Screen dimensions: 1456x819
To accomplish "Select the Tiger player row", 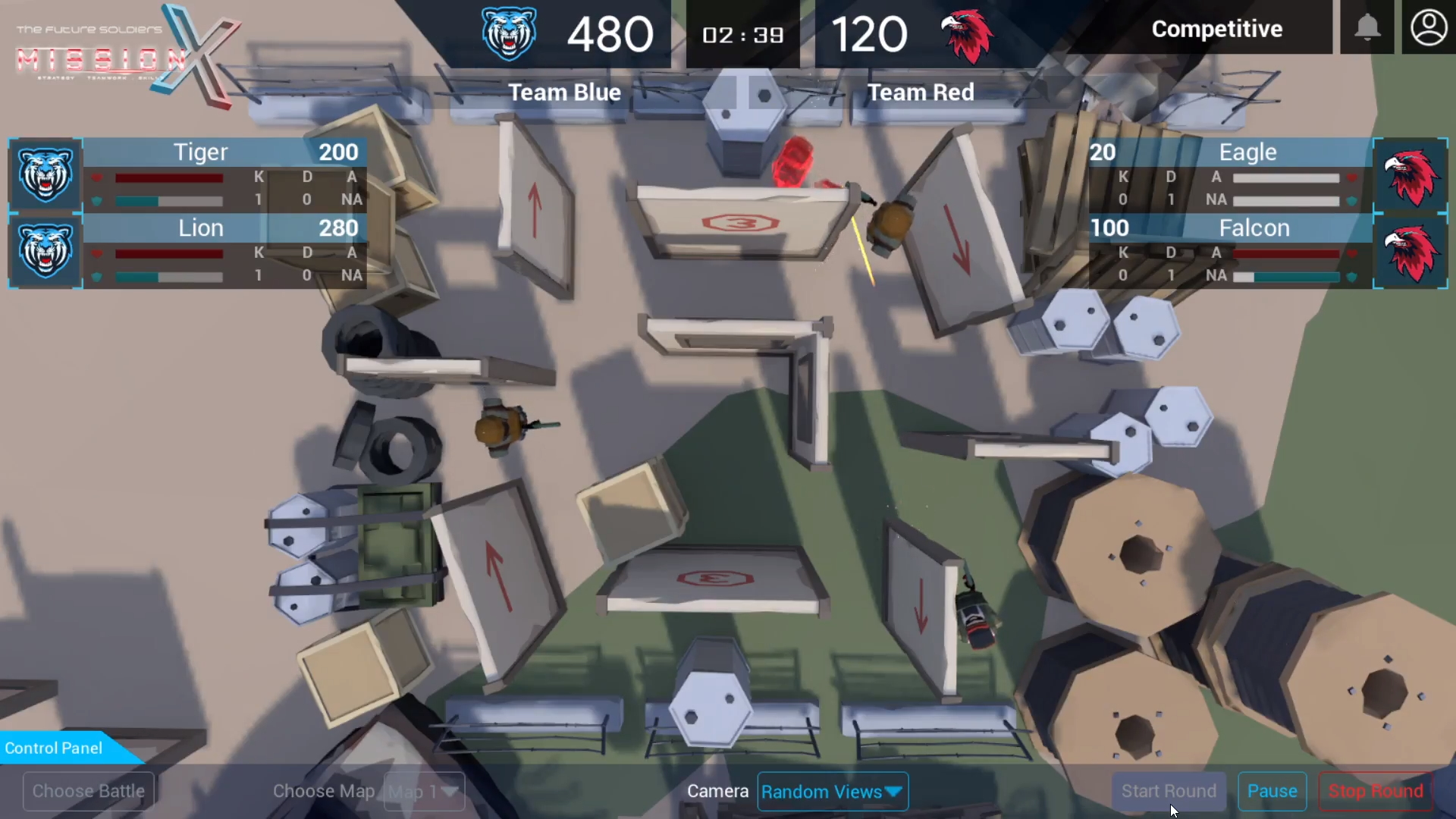I will [188, 175].
